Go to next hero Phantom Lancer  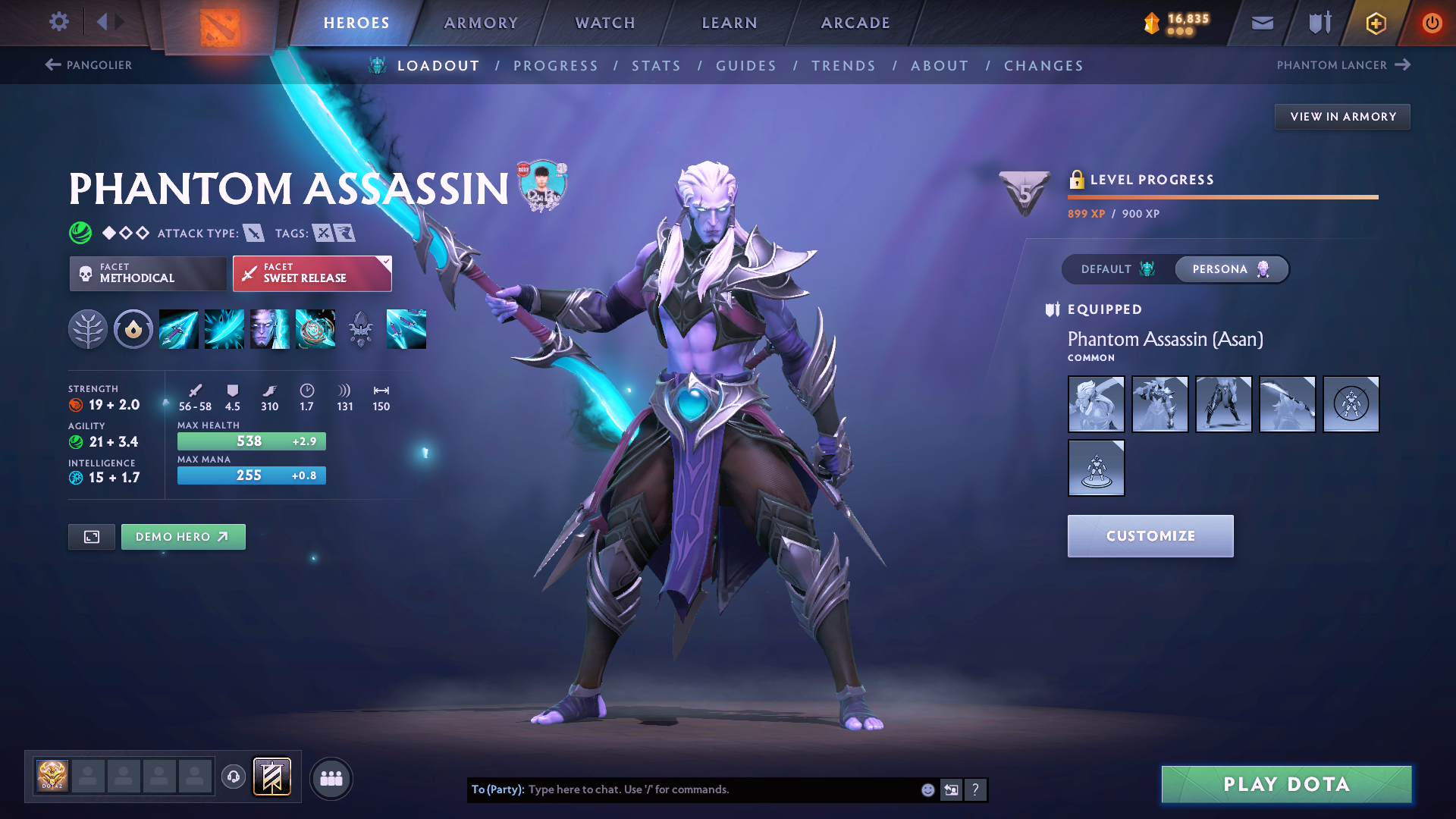1343,65
